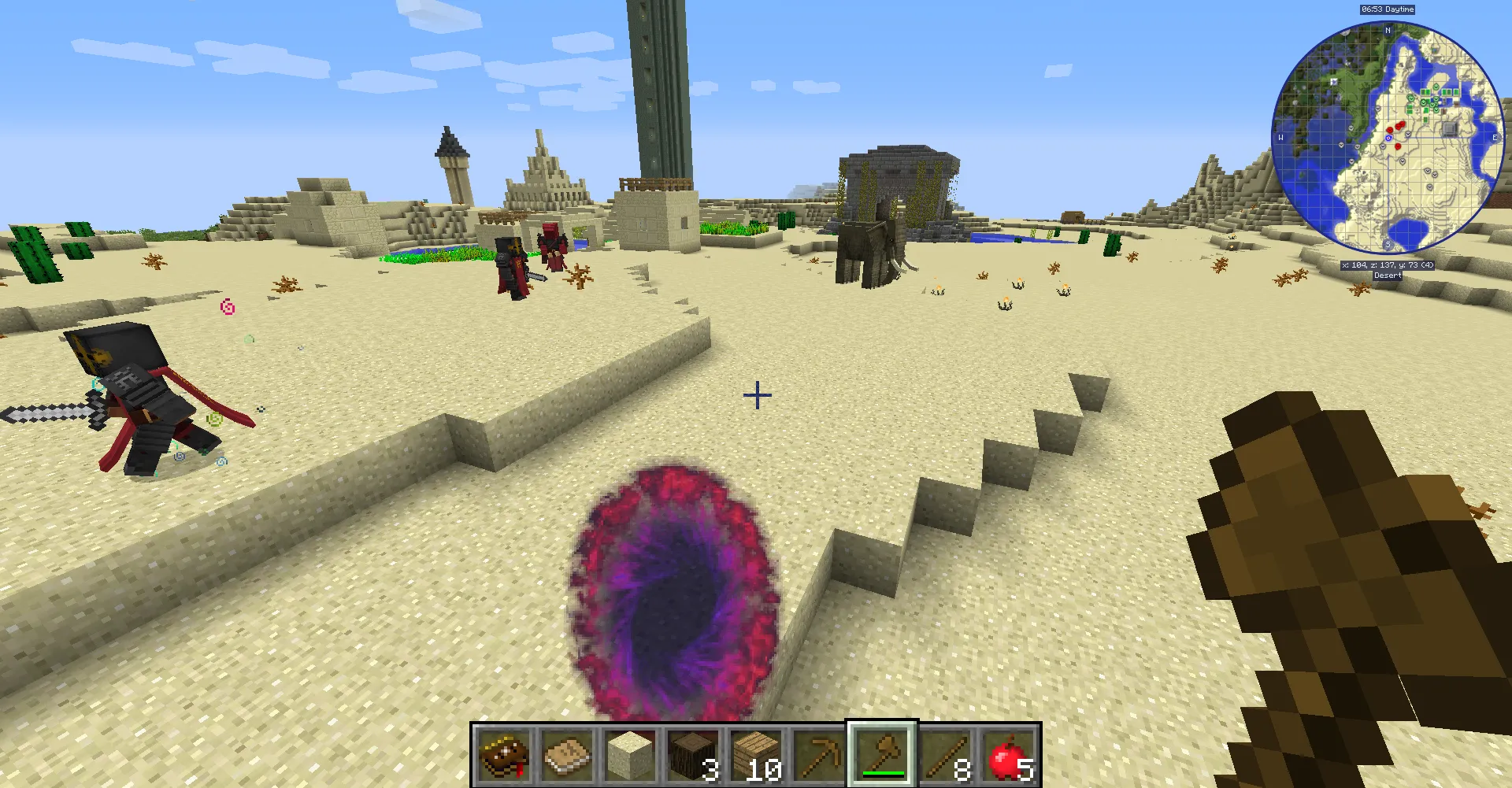The height and width of the screenshot is (788, 1512).
Task: Click the S compass indicator on the minimap
Action: point(1388,243)
